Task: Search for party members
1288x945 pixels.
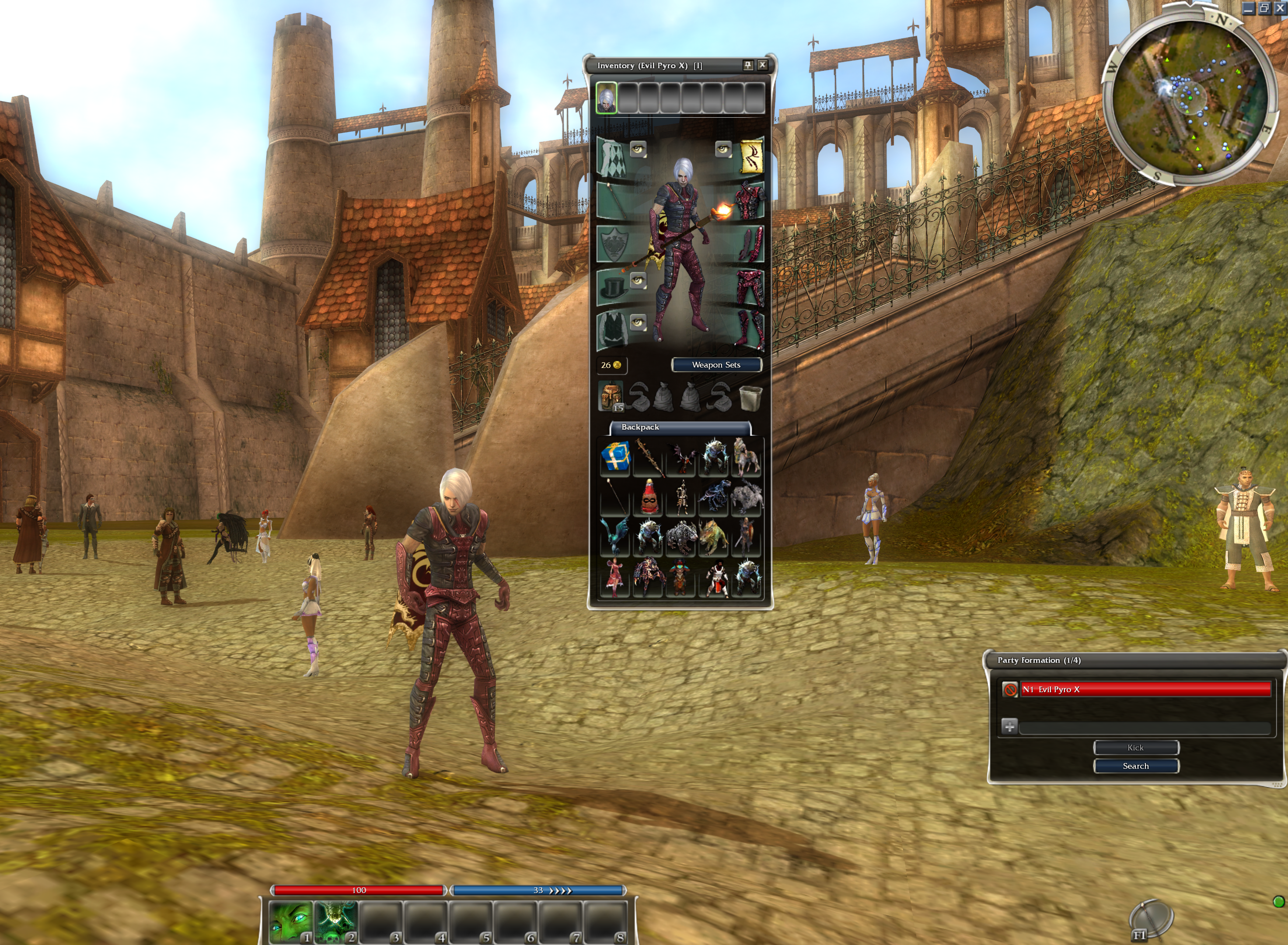Action: [1135, 766]
